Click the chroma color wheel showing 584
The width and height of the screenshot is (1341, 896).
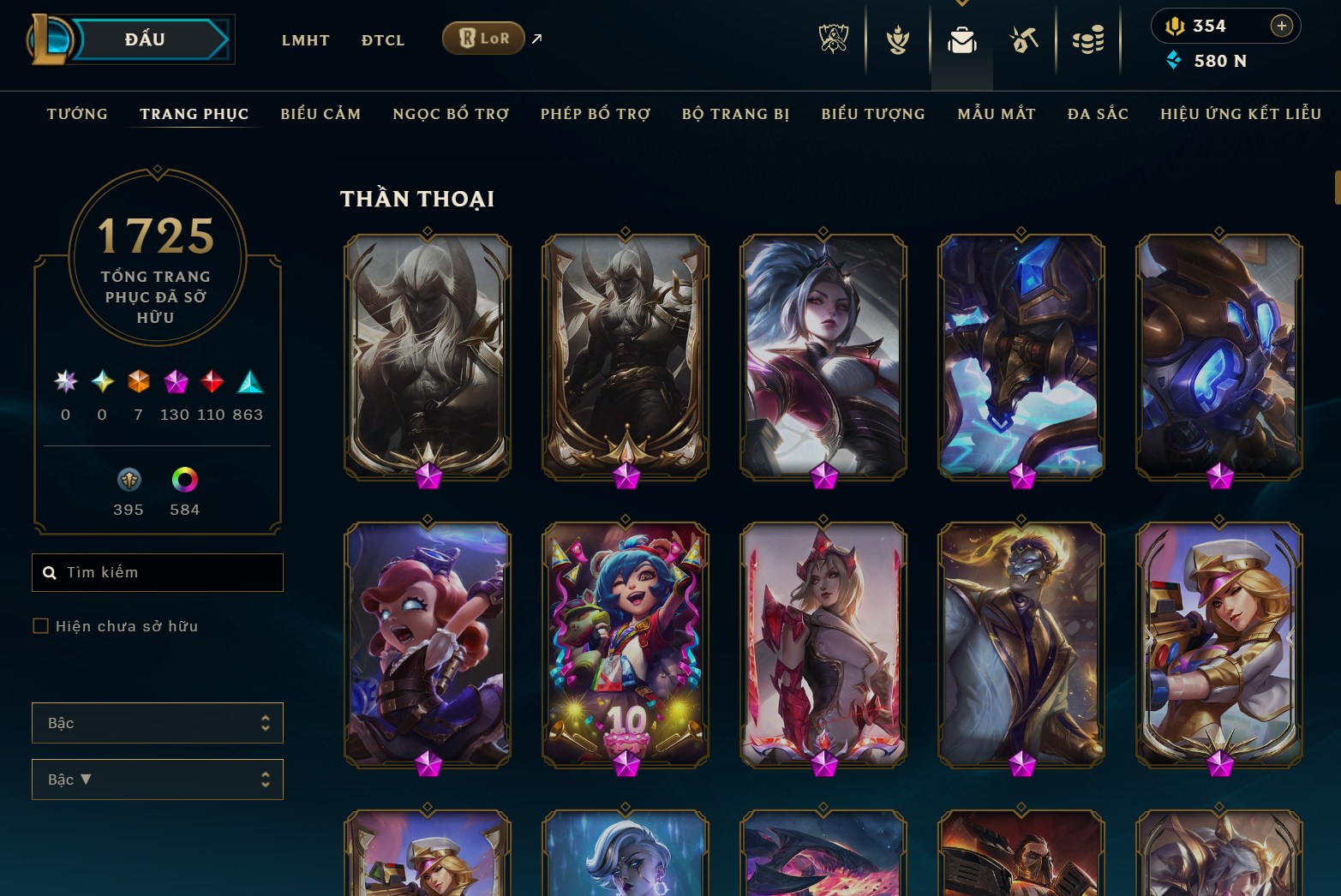tap(184, 481)
